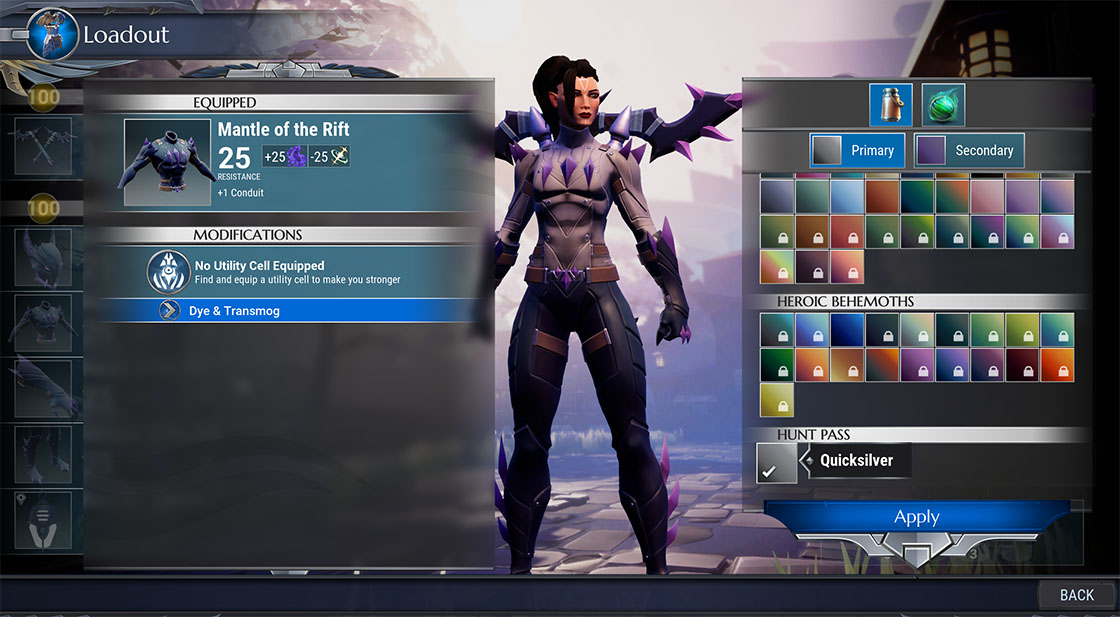Viewport: 1120px width, 617px height.
Task: Choose the unlocked deep blue Heroic Behemoths dye
Action: (x=847, y=330)
